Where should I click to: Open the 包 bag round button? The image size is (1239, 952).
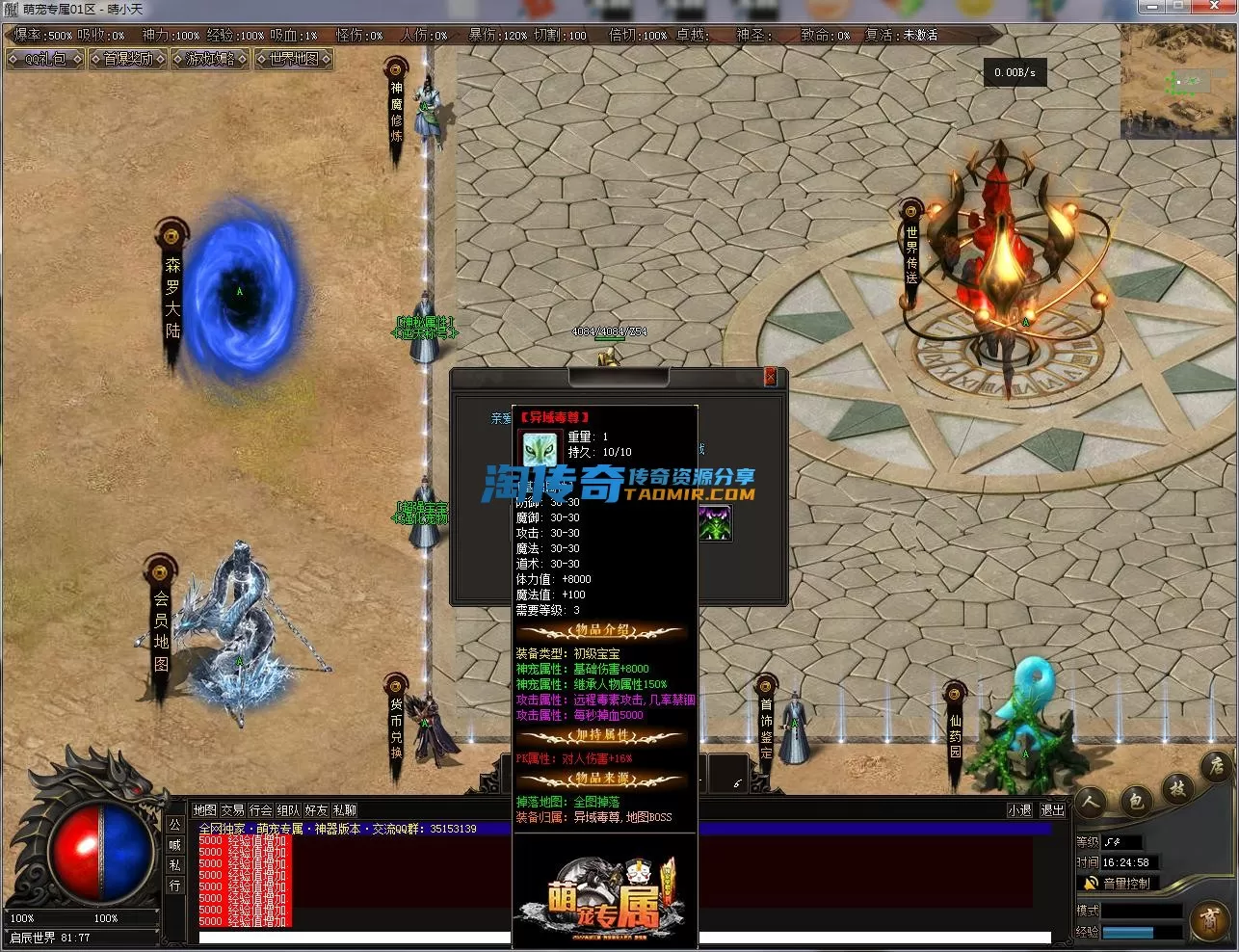[x=1136, y=801]
